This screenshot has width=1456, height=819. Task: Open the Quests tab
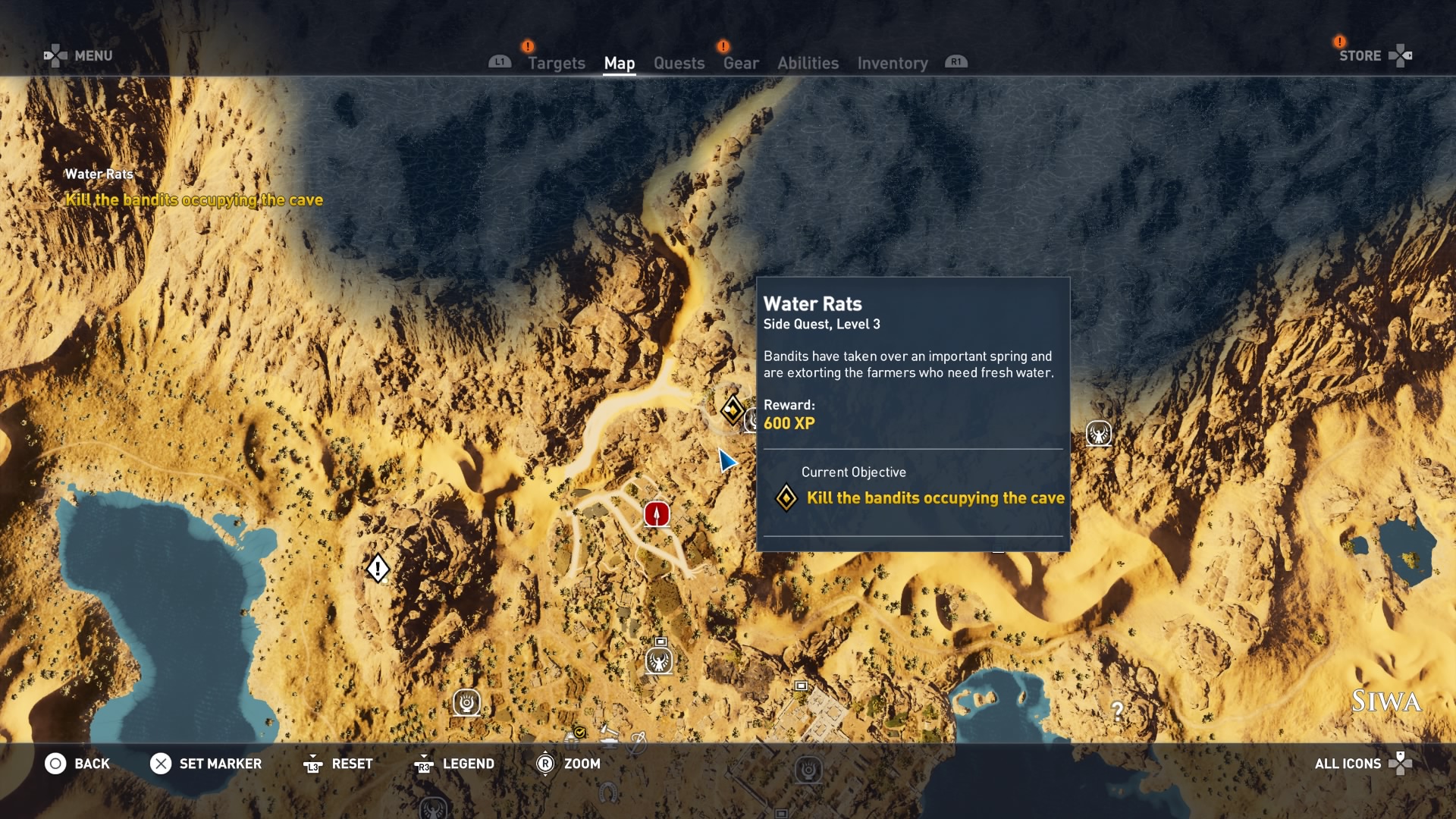pos(679,63)
